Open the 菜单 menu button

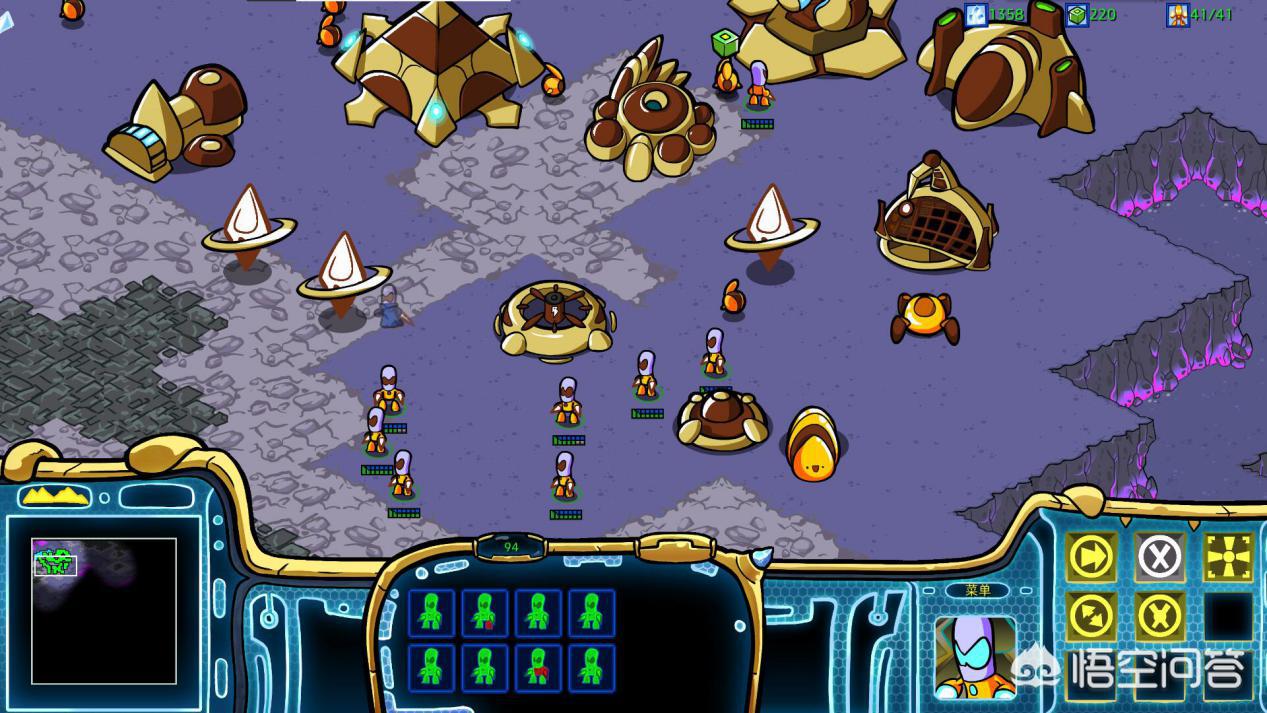[x=978, y=590]
